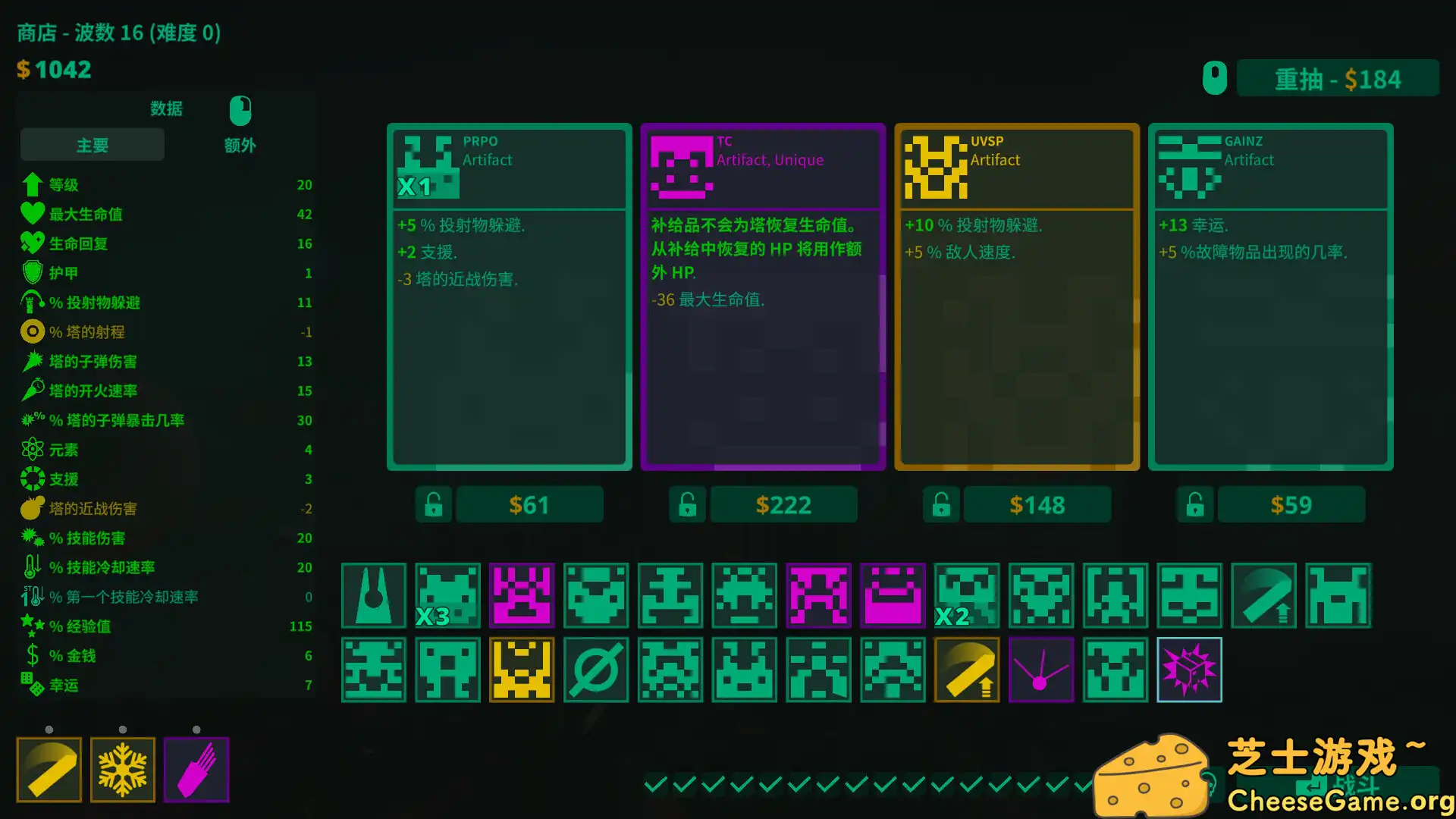Click the crossed-circle item icon

click(x=596, y=670)
